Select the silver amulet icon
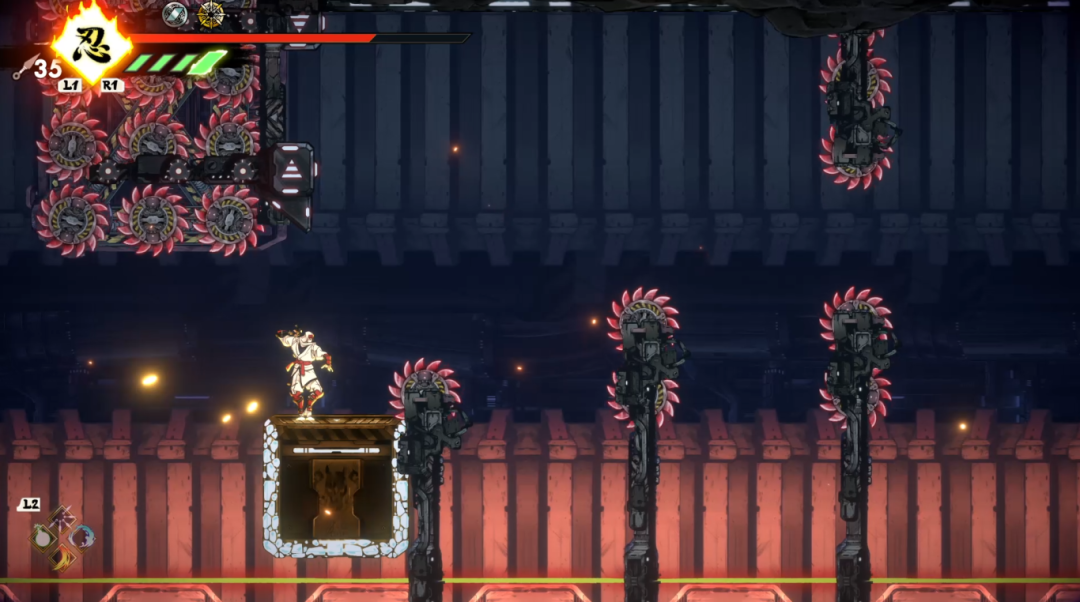 click(175, 14)
